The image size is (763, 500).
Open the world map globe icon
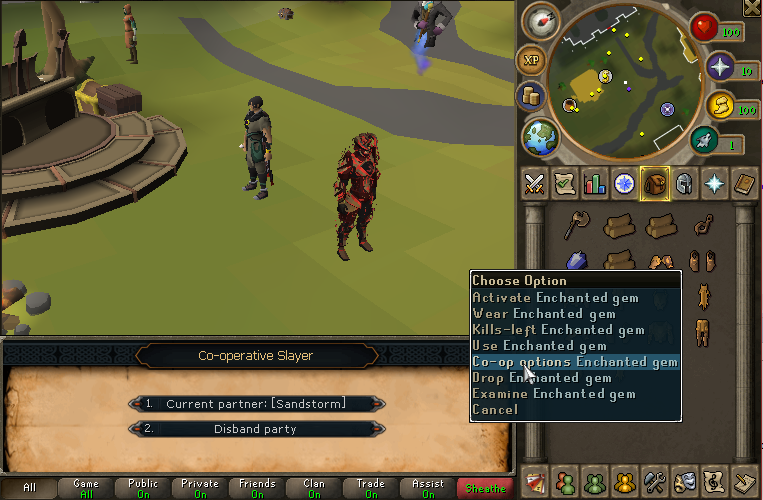(541, 136)
